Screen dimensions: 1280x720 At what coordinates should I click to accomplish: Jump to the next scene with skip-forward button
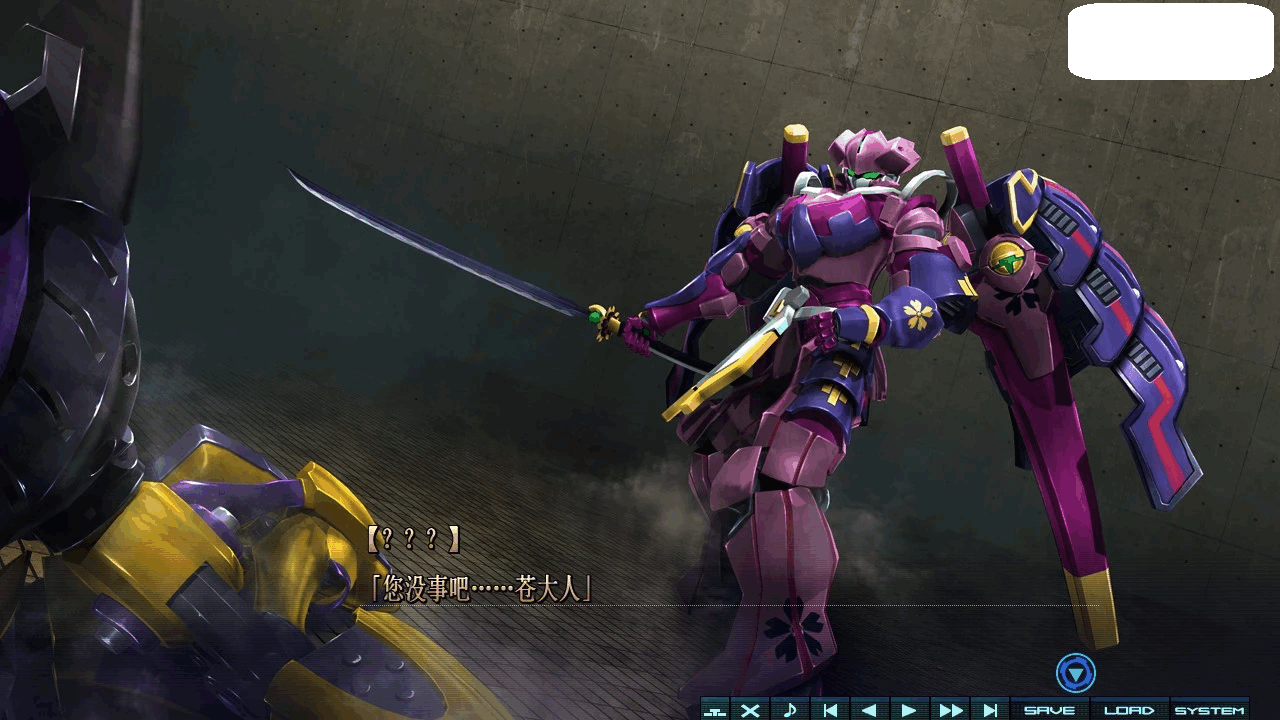click(x=990, y=709)
